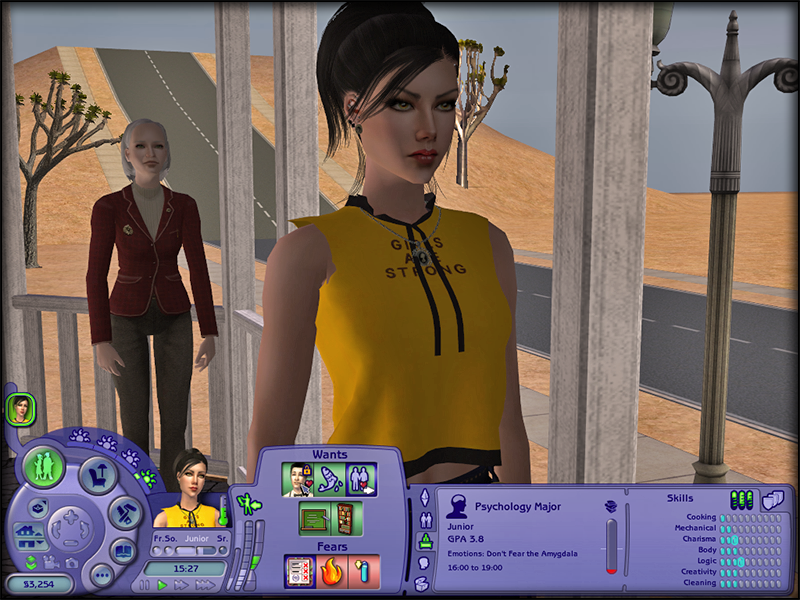Select the chalkboard want icon

[314, 518]
